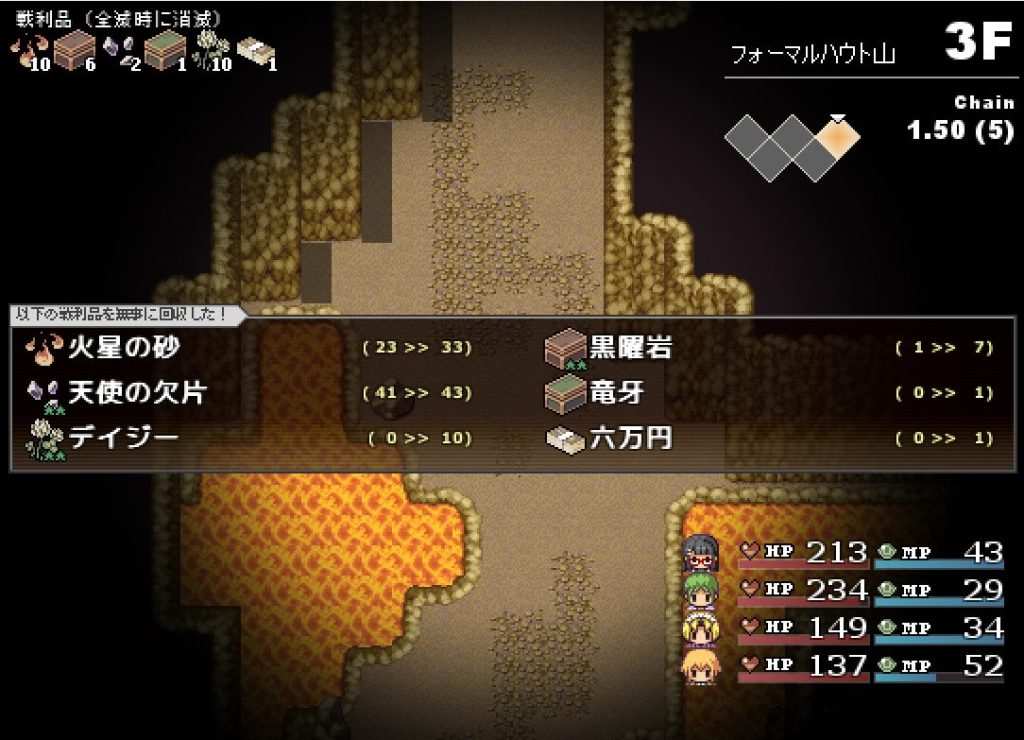Select the party portrait beside HP 137
1024x740 pixels.
[698, 666]
